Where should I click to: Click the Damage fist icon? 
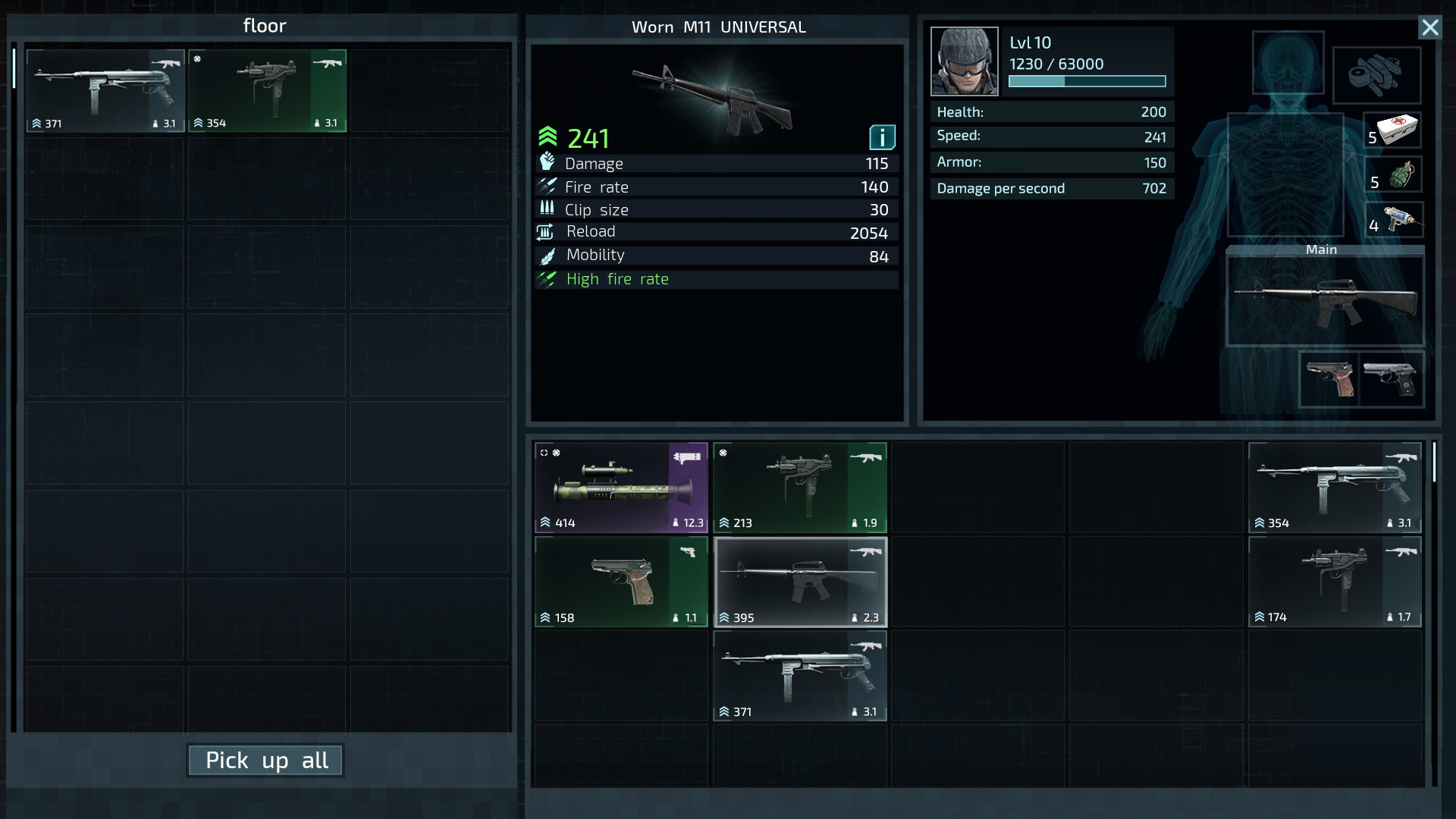point(547,162)
